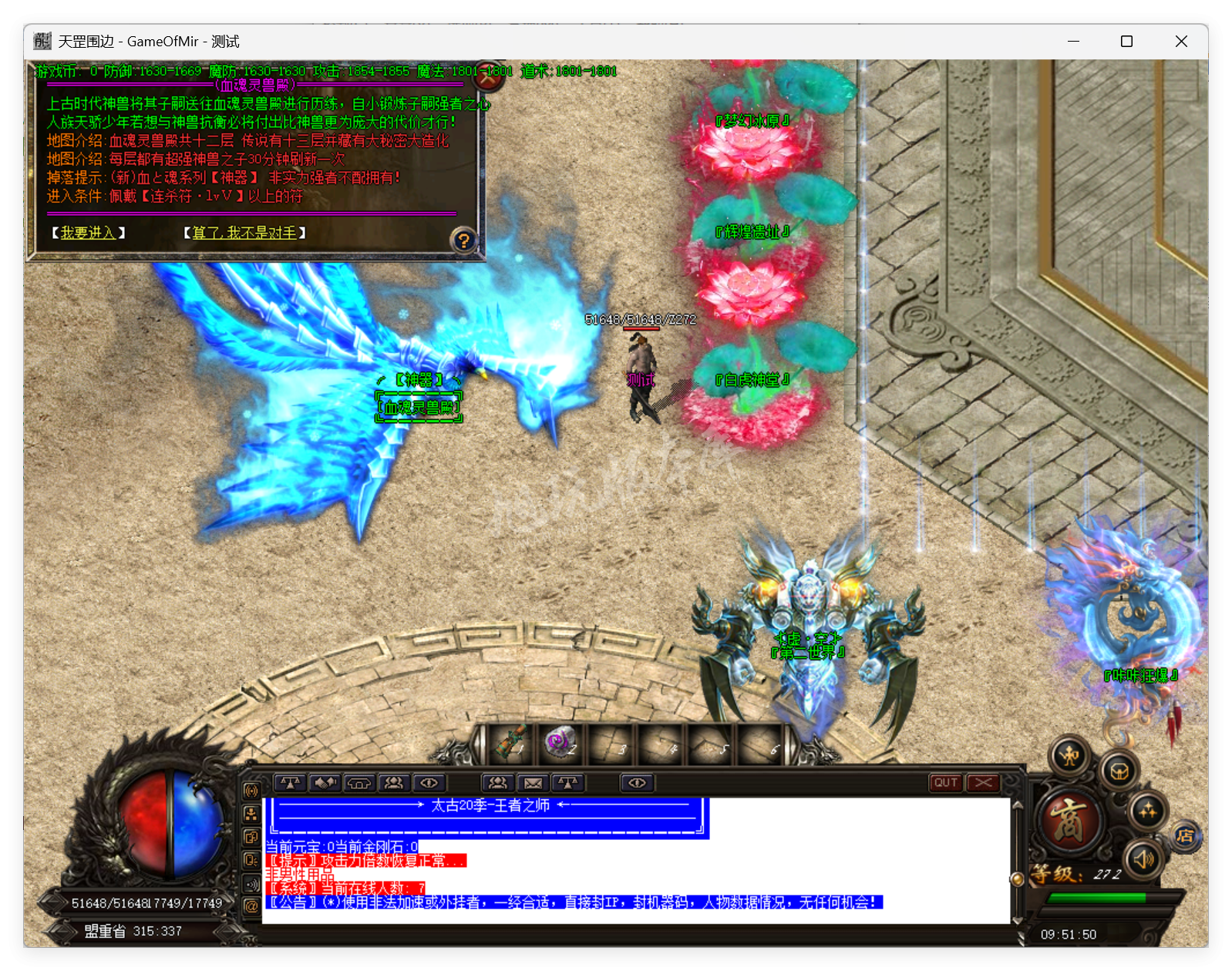The height and width of the screenshot is (971, 1232).
Task: Click the red X button beside QUT
Action: 983,783
